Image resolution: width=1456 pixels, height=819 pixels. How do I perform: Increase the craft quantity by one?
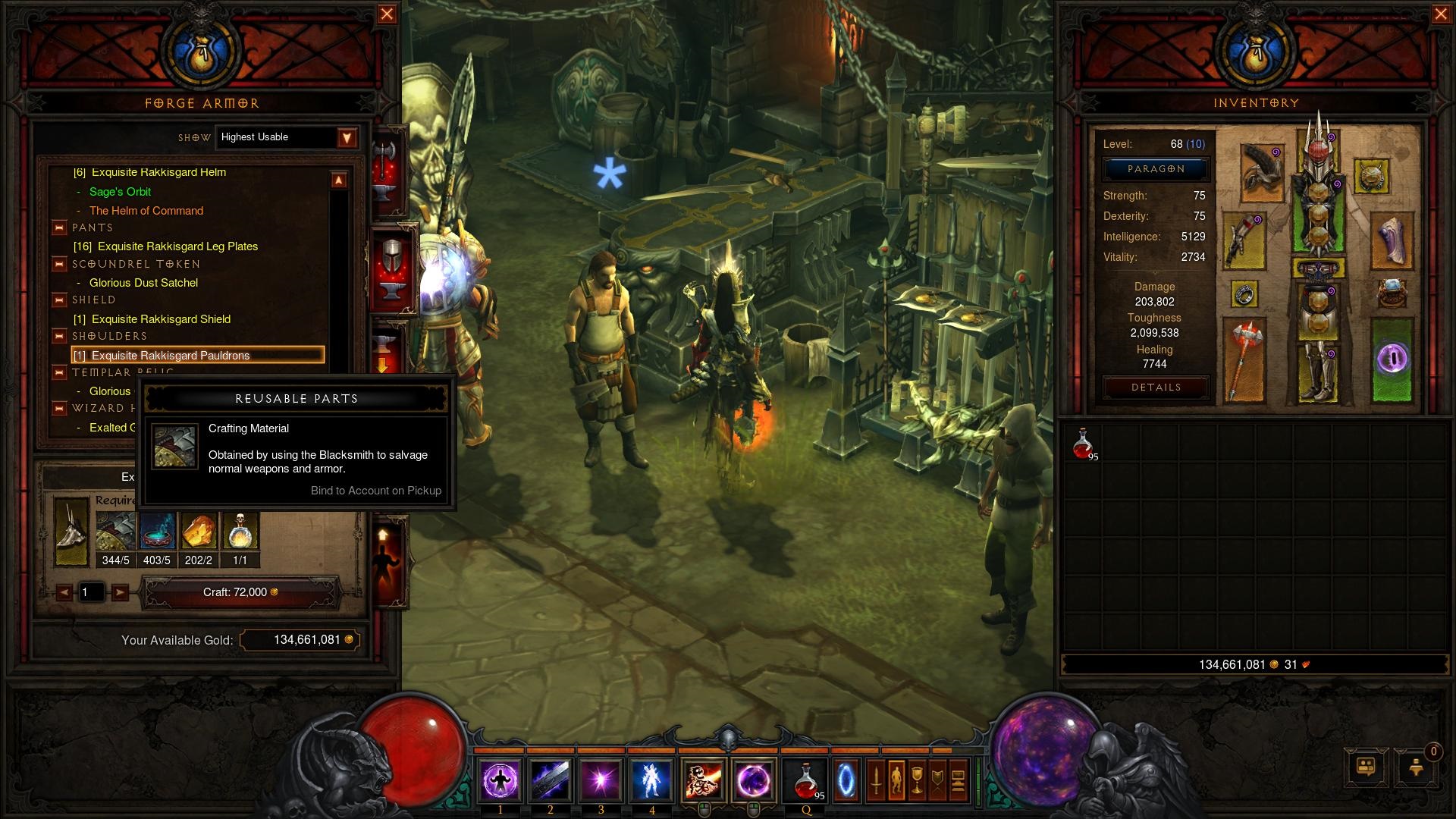[120, 592]
